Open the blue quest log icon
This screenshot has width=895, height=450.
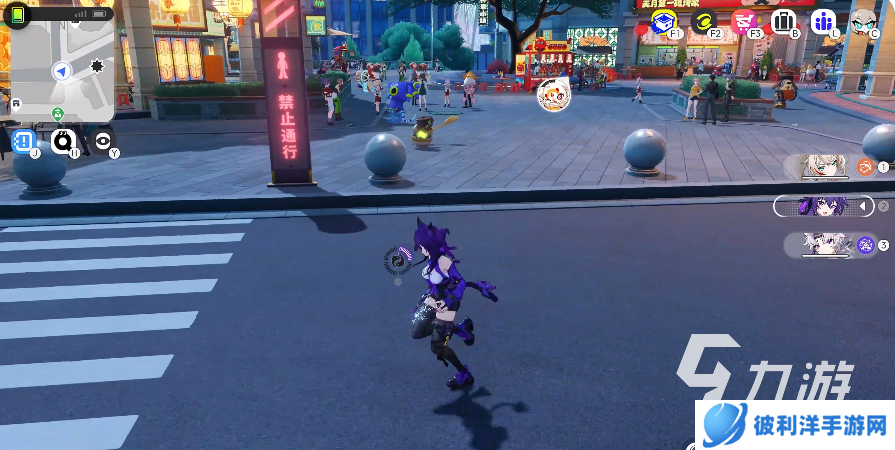pos(25,141)
